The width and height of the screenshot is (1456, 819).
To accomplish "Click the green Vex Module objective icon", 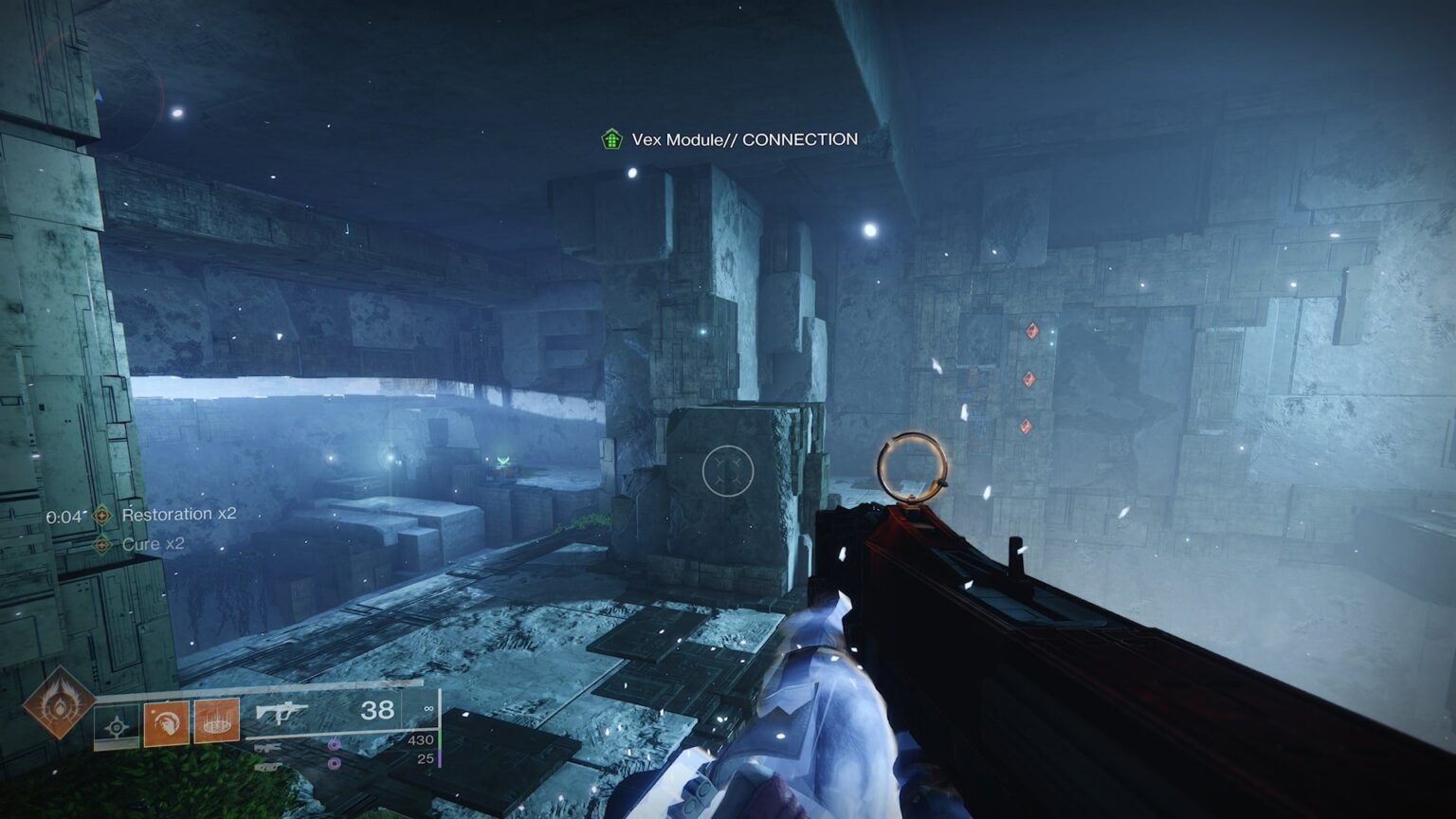I will [610, 137].
